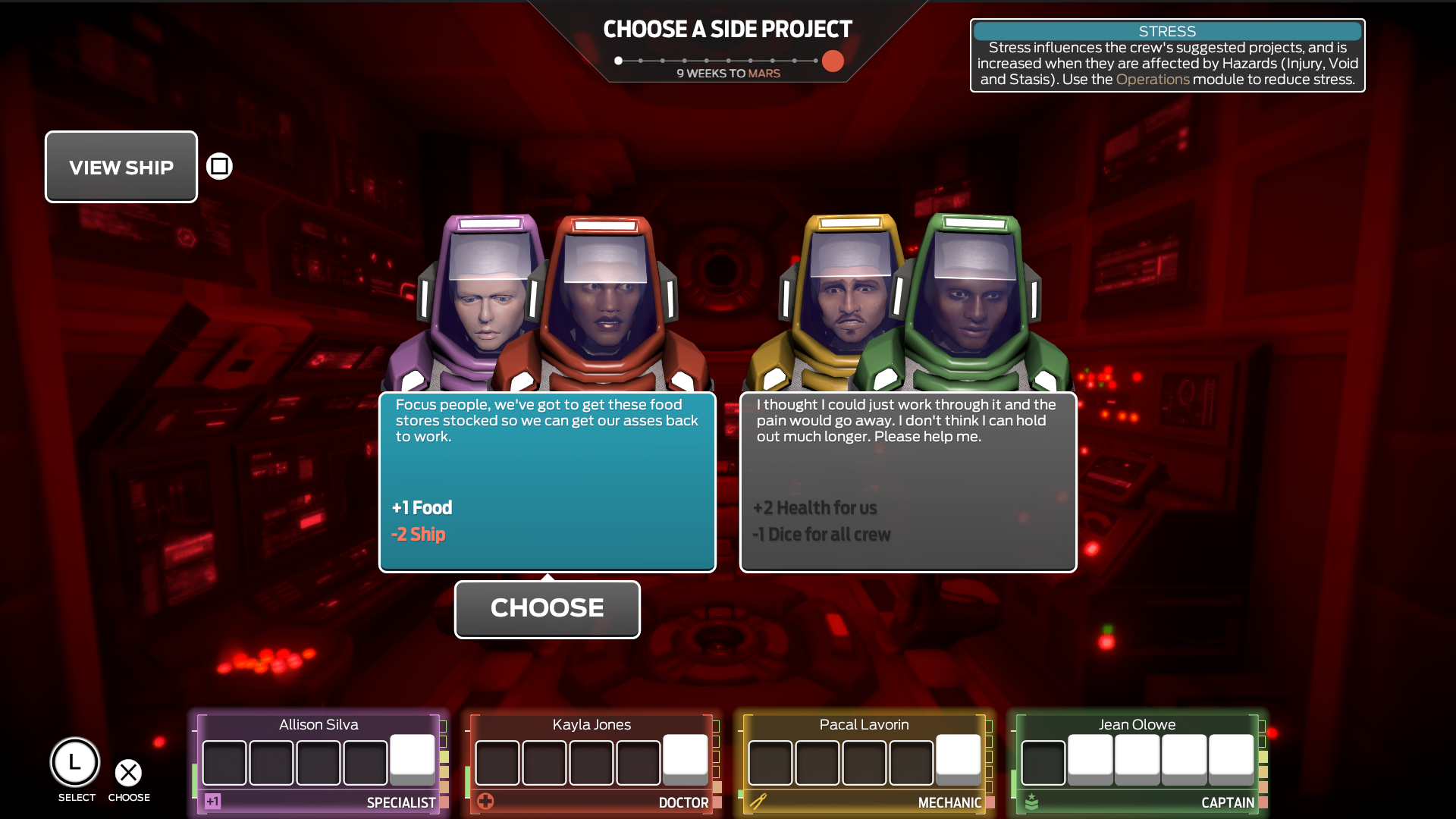Click the Specialist +1 icon on Allison Silva's card

(x=212, y=800)
